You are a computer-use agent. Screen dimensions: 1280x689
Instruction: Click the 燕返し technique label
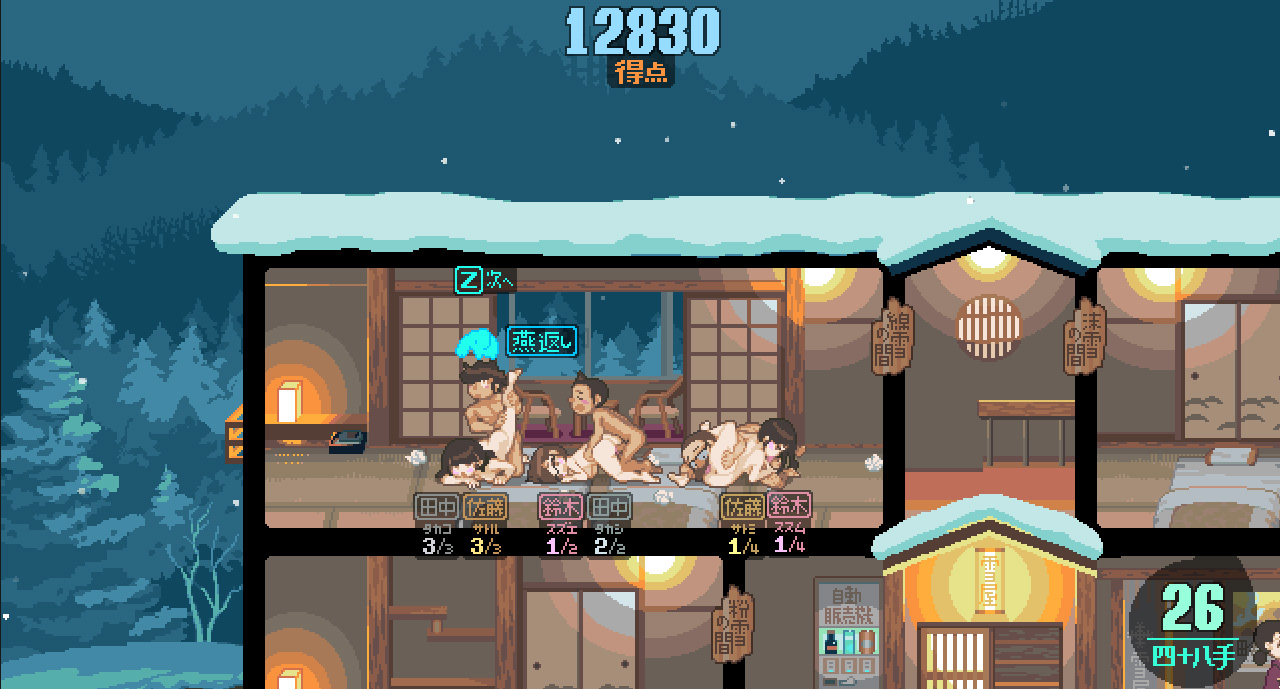pyautogui.click(x=542, y=341)
